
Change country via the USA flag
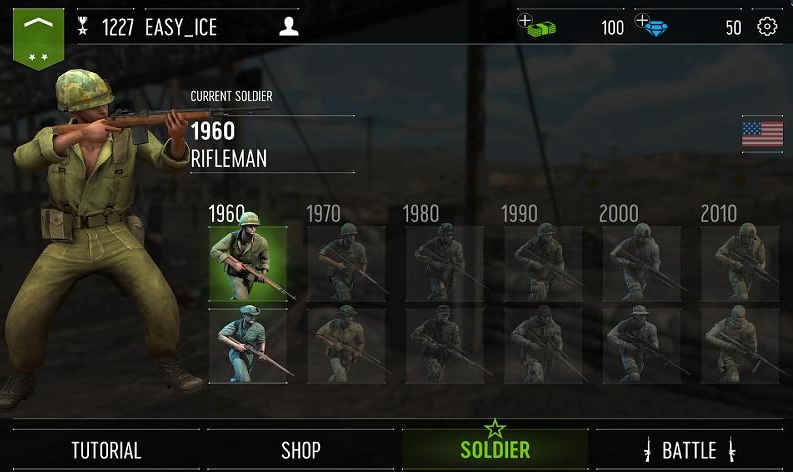tap(762, 135)
